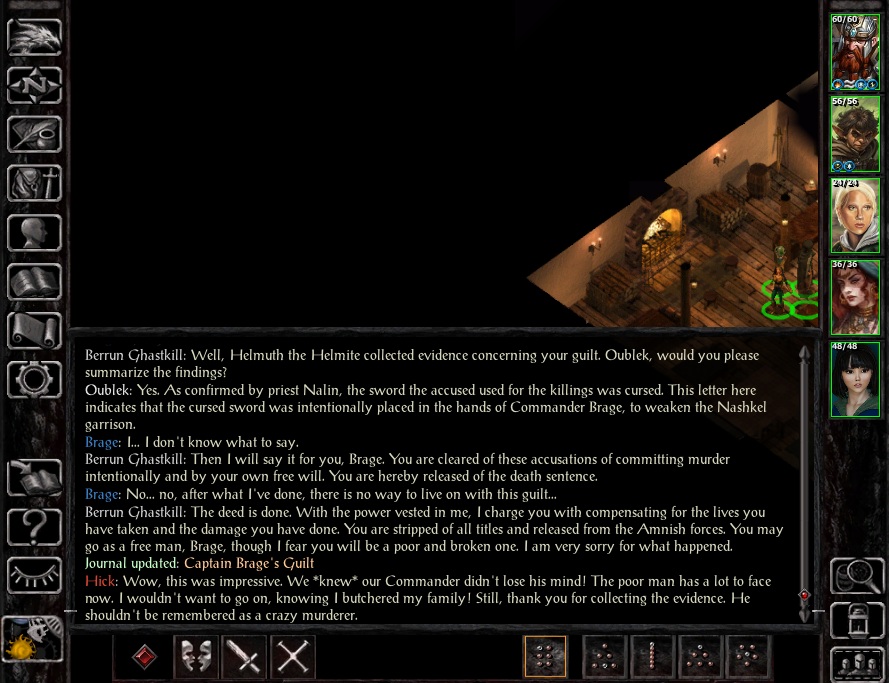Show the character record via the head icon
Screen dimensions: 889x683
(35, 232)
